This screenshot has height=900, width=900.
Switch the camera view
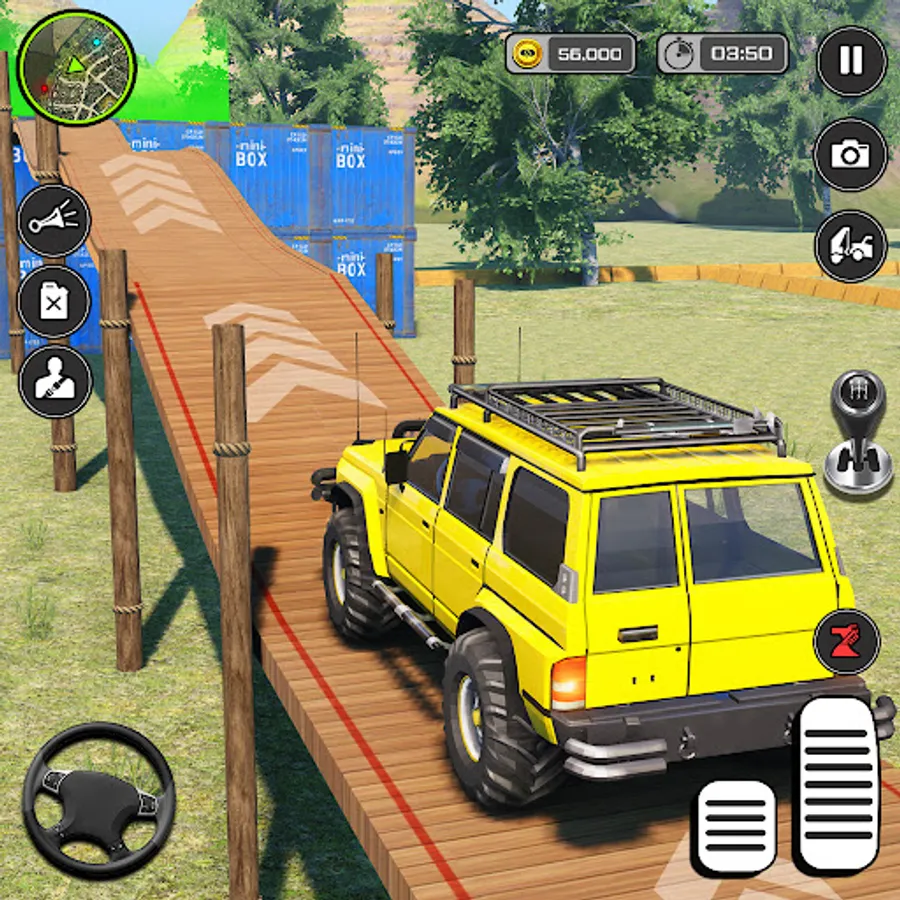point(851,155)
